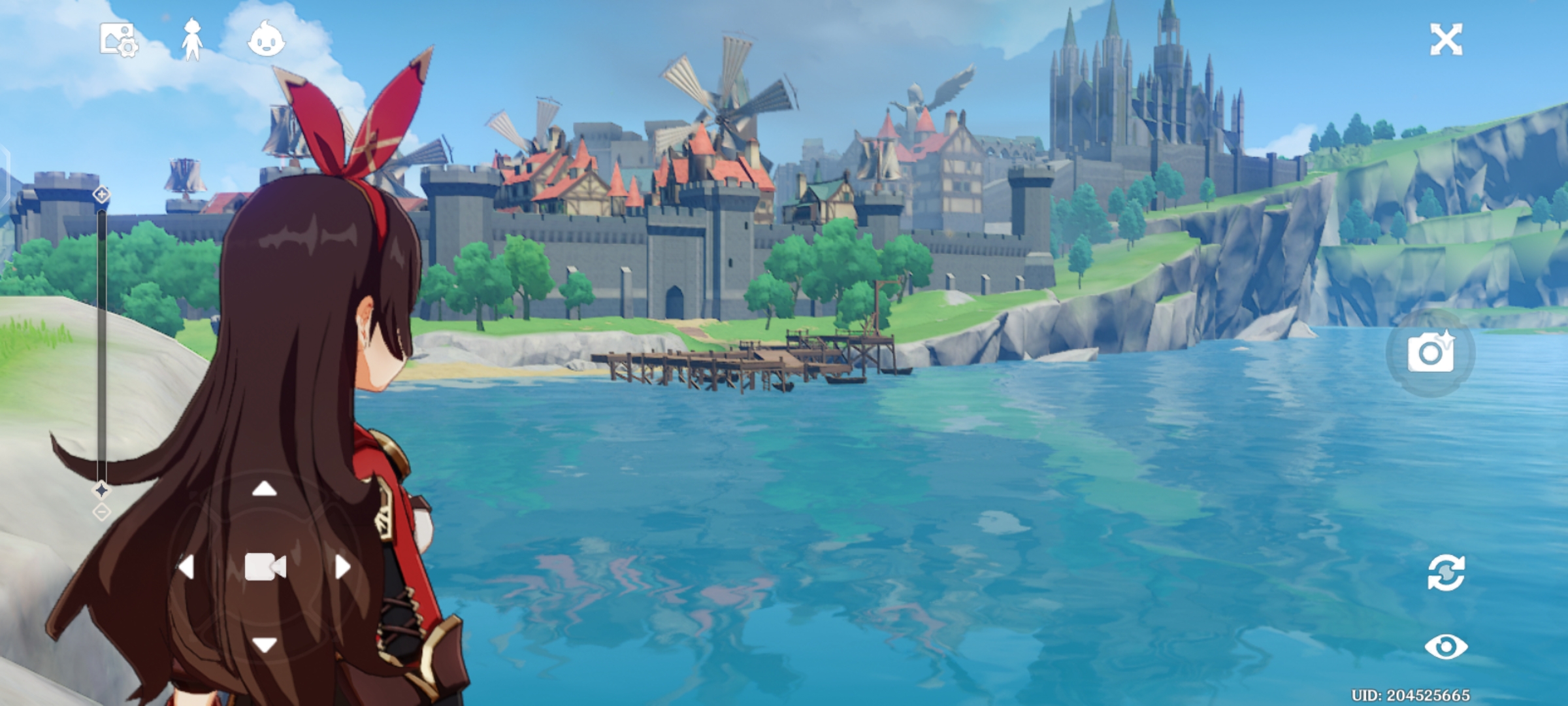Click the zoom slider's diamond handle
The image size is (1568, 706).
(x=101, y=490)
